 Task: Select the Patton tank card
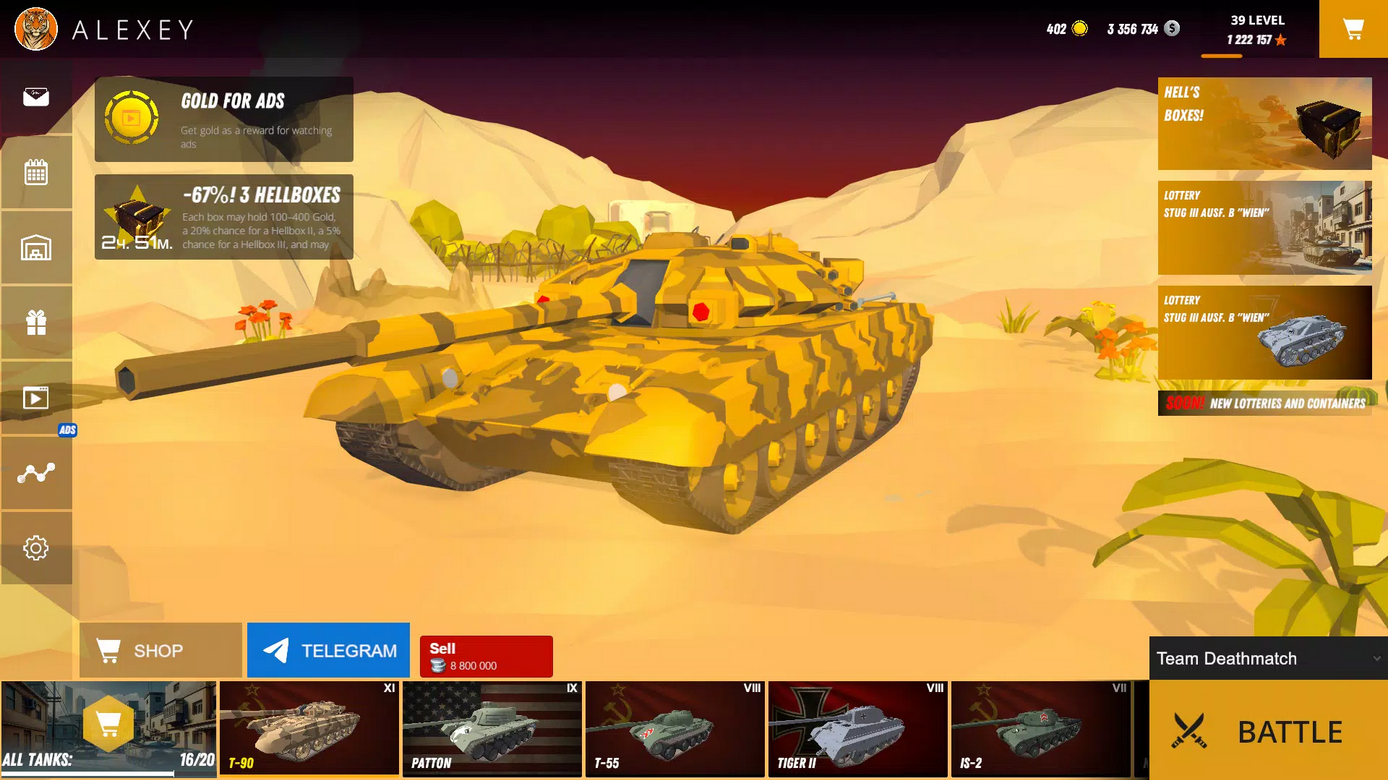coord(492,728)
